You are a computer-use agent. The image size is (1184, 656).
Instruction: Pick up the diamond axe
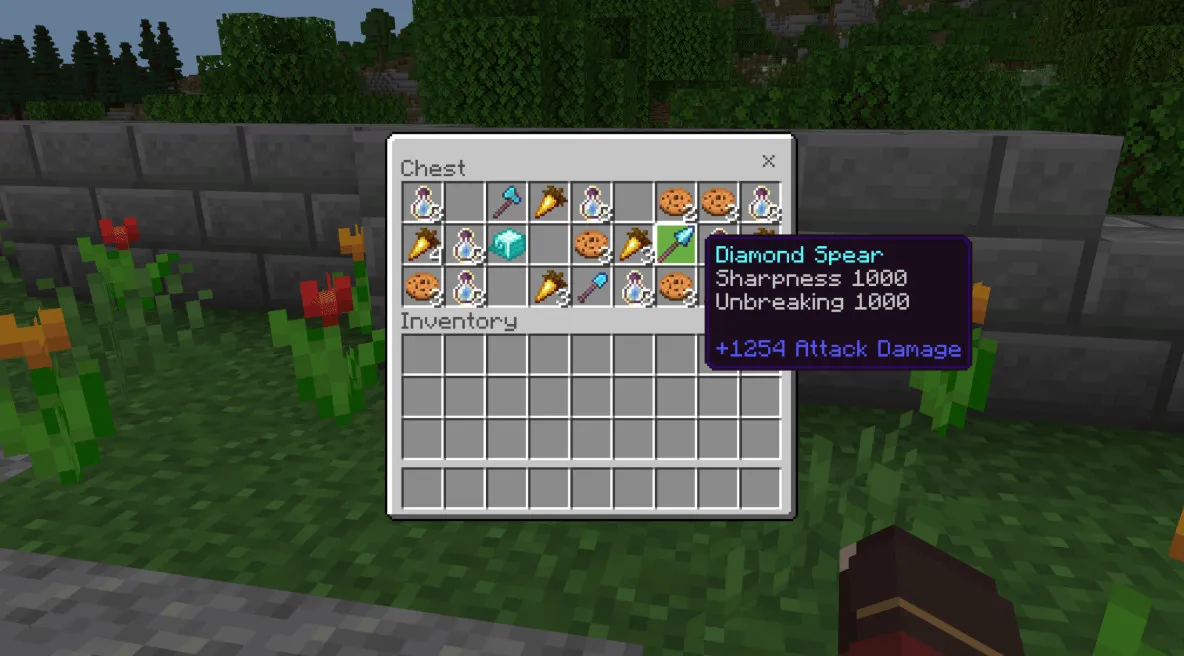506,202
